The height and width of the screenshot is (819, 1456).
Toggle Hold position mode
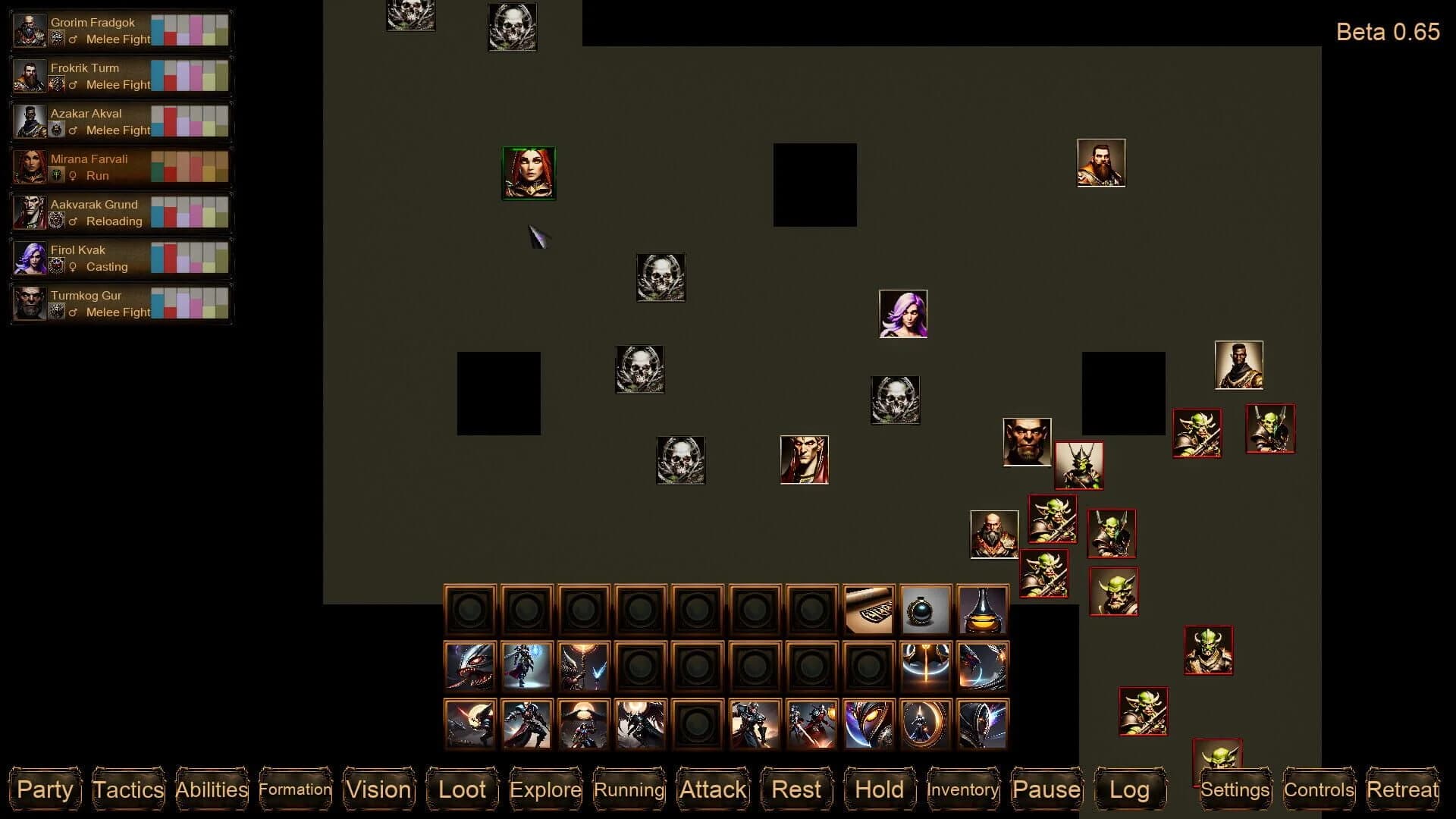[x=878, y=789]
